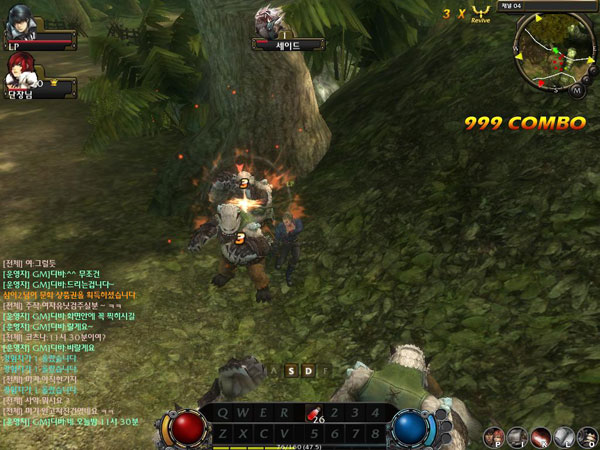The height and width of the screenshot is (450, 600).
Task: Select the red-haired party member portrait
Action: 19,70
